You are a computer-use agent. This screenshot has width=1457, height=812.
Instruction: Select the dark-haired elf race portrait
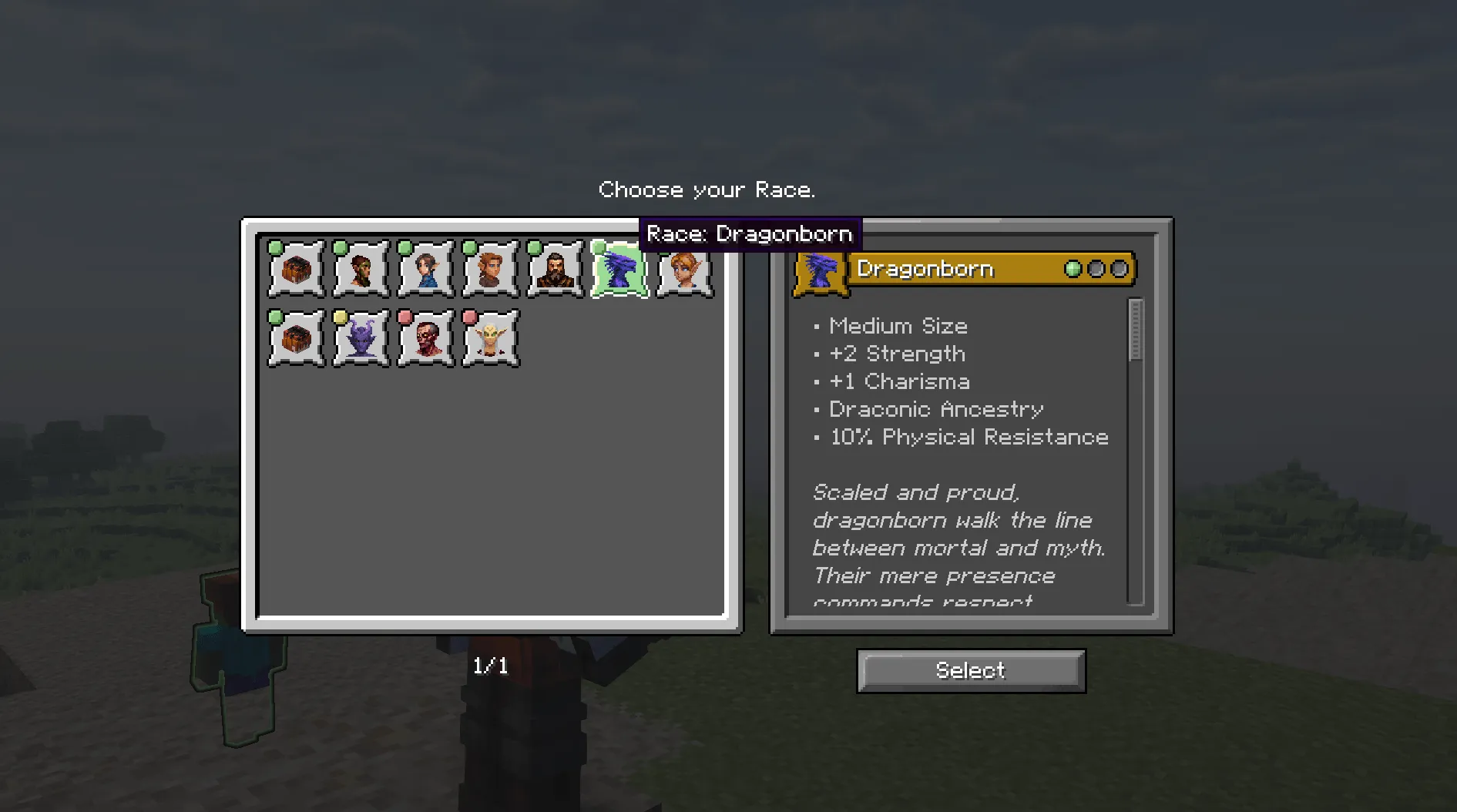coord(425,270)
